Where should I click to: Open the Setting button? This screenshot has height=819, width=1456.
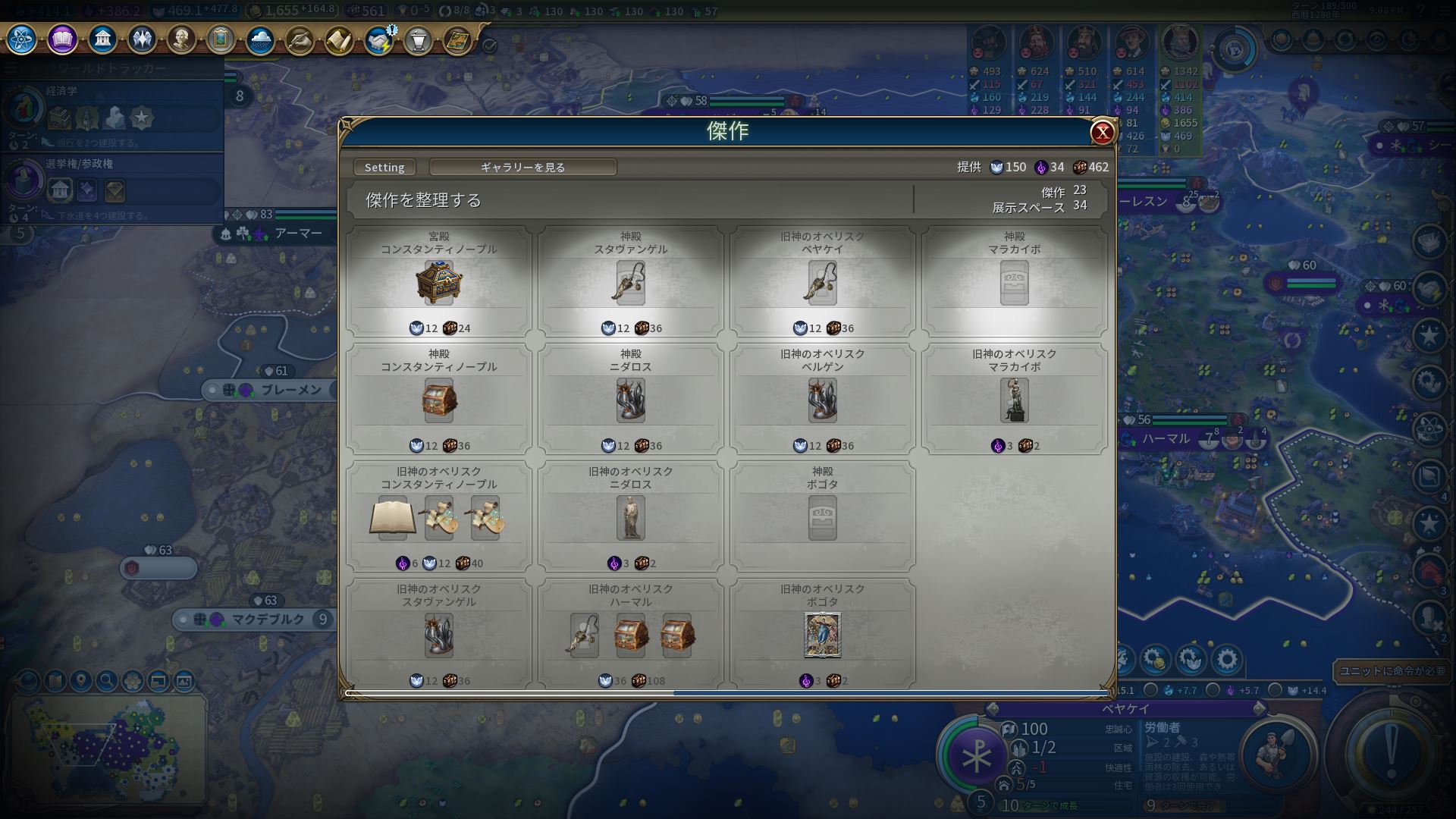point(384,167)
